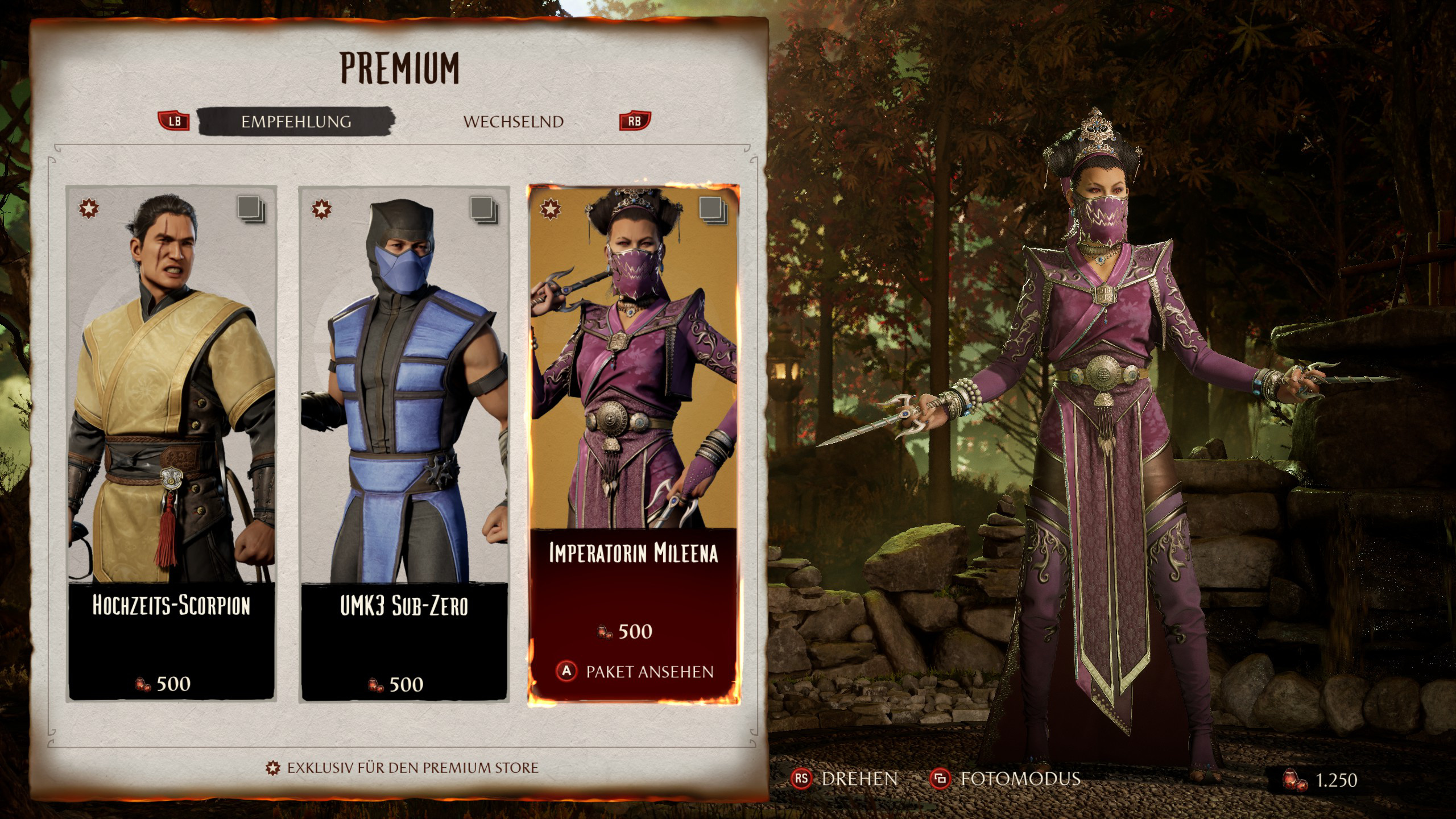The image size is (1456, 819).
Task: Open the Wechselnd tab
Action: [513, 122]
